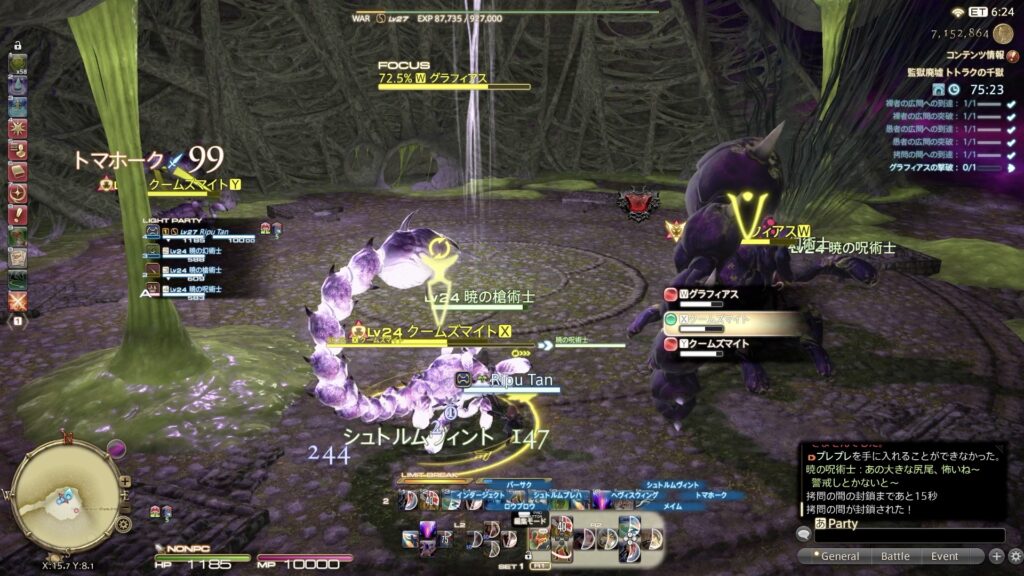Image resolution: width=1024 pixels, height=576 pixels.
Task: Activate the orange crossed-slash hotbar icon
Action: (18, 299)
